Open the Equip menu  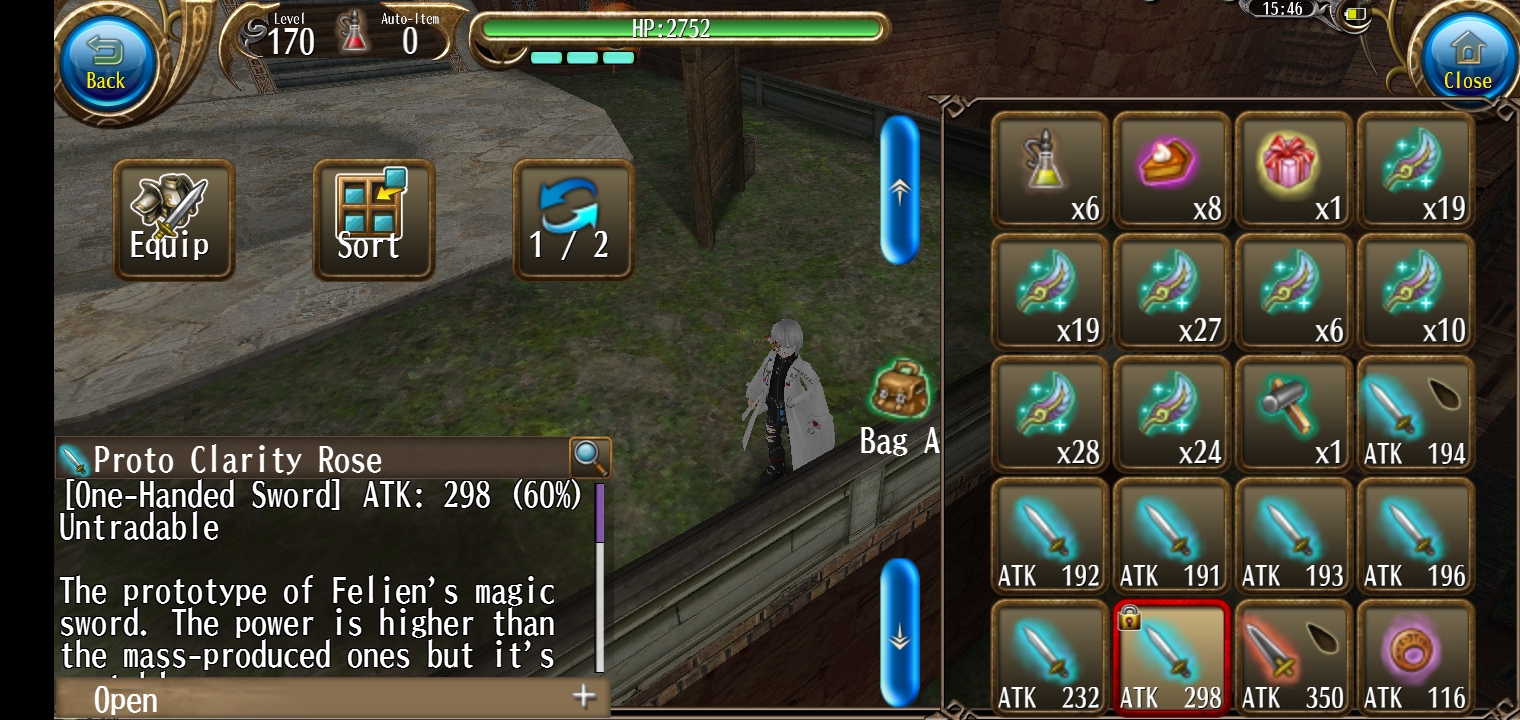[173, 219]
